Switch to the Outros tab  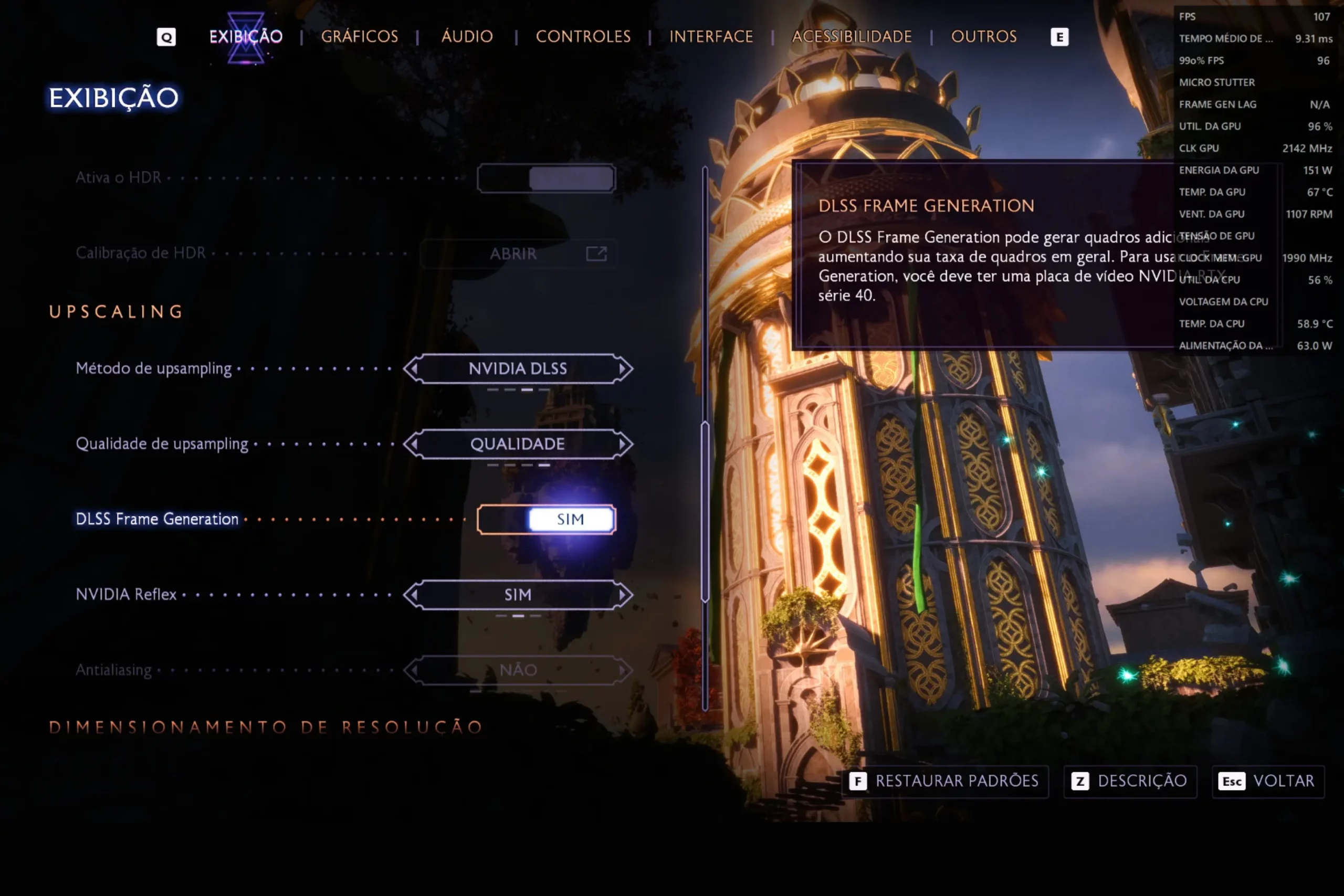coord(983,37)
